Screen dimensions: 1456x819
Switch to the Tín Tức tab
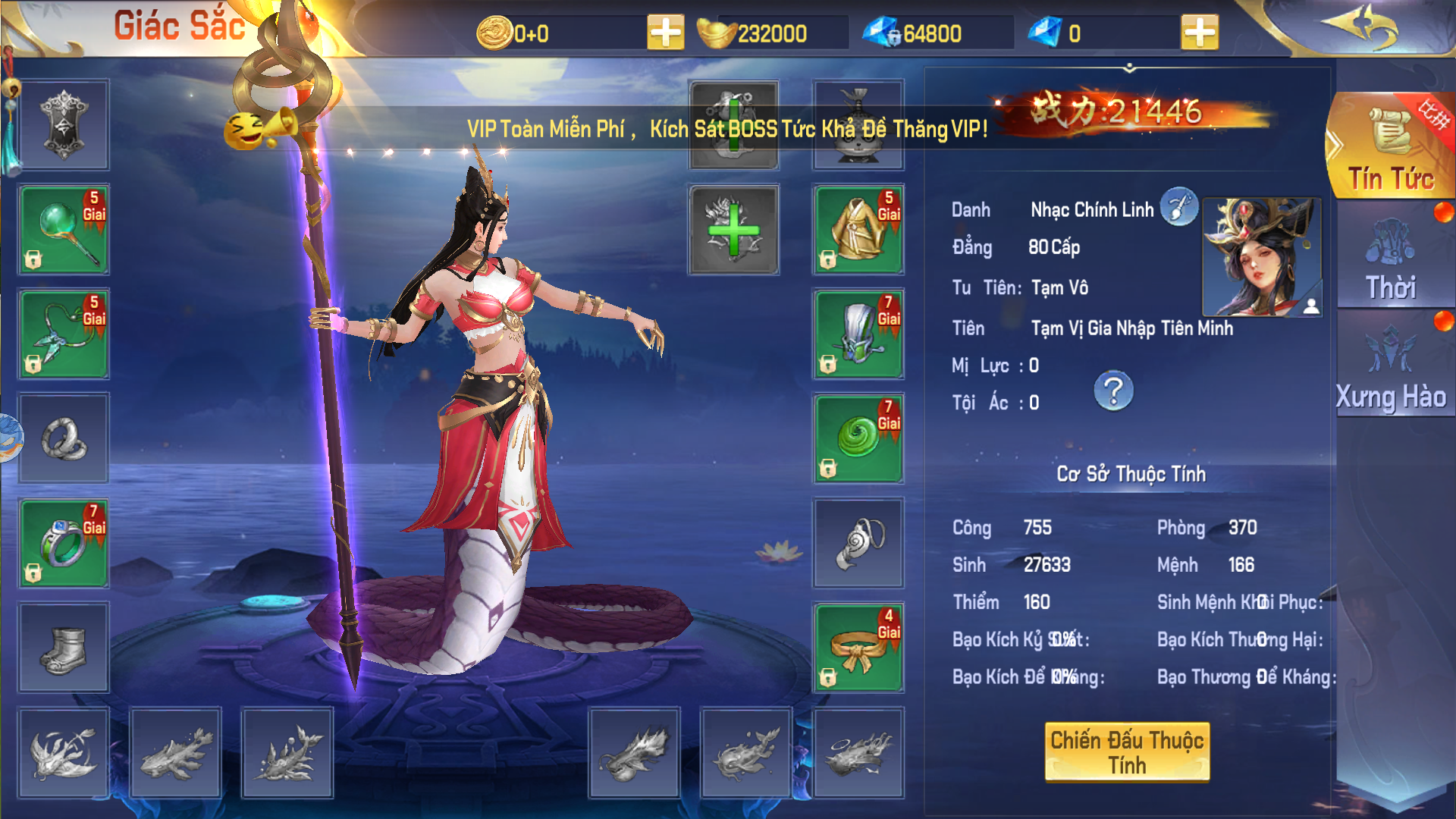[x=1391, y=148]
